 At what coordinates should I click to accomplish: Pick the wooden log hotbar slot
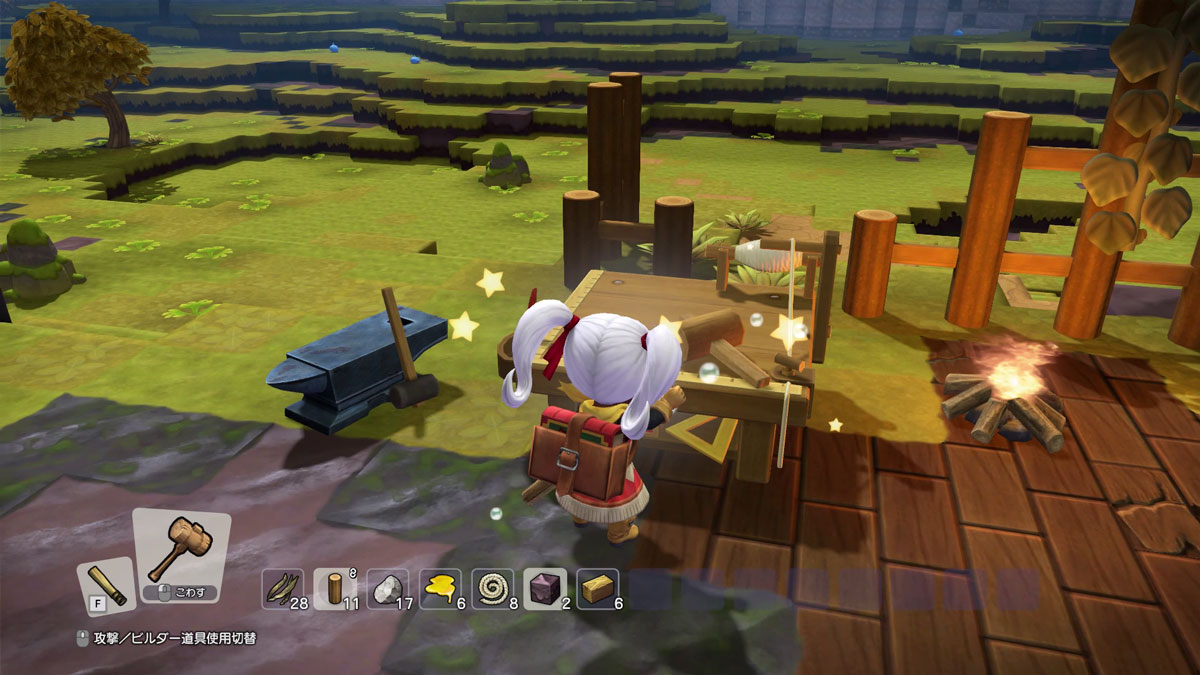click(334, 589)
